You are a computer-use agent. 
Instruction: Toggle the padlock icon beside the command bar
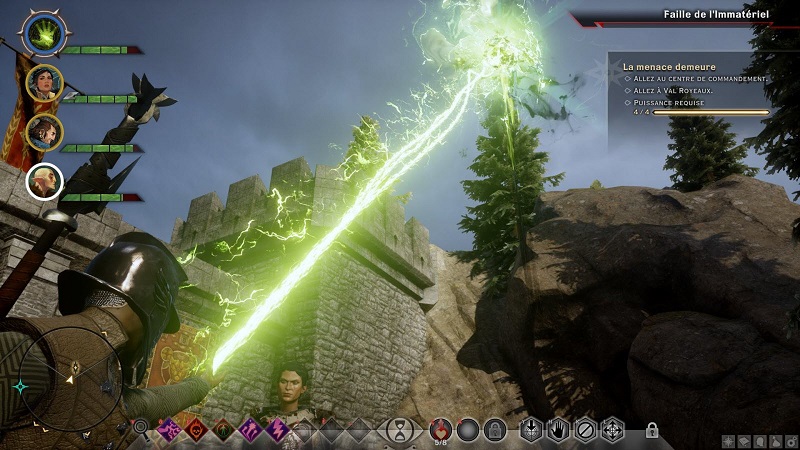[x=652, y=431]
